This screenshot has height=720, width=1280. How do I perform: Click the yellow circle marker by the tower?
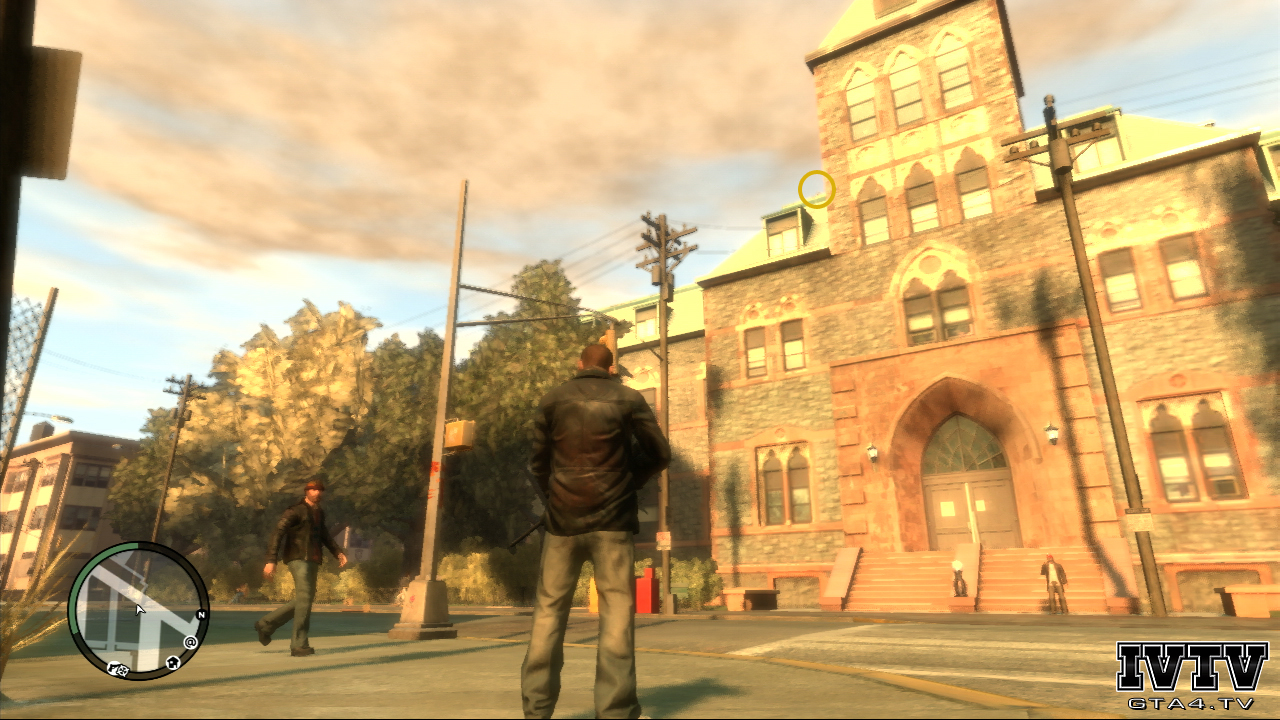pos(816,189)
